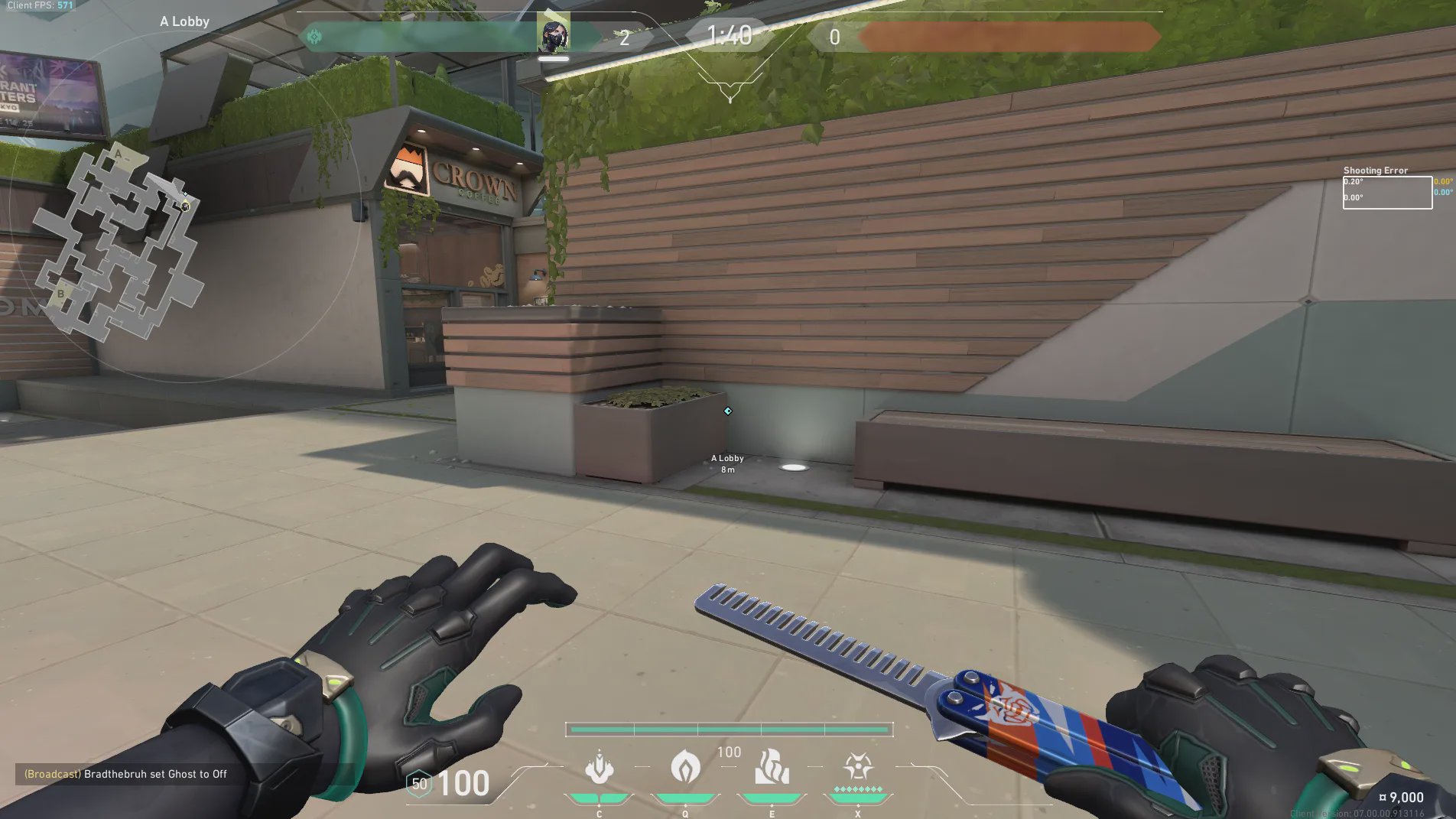Click the shield armor icon showing 50
This screenshot has height=819, width=1456.
(x=419, y=784)
